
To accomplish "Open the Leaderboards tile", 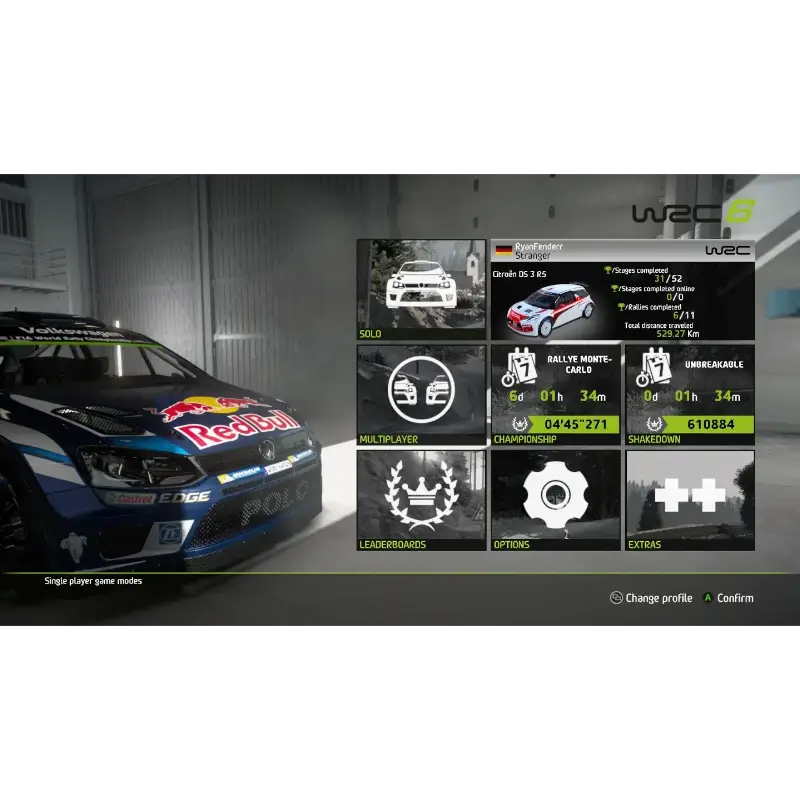I will (421, 500).
